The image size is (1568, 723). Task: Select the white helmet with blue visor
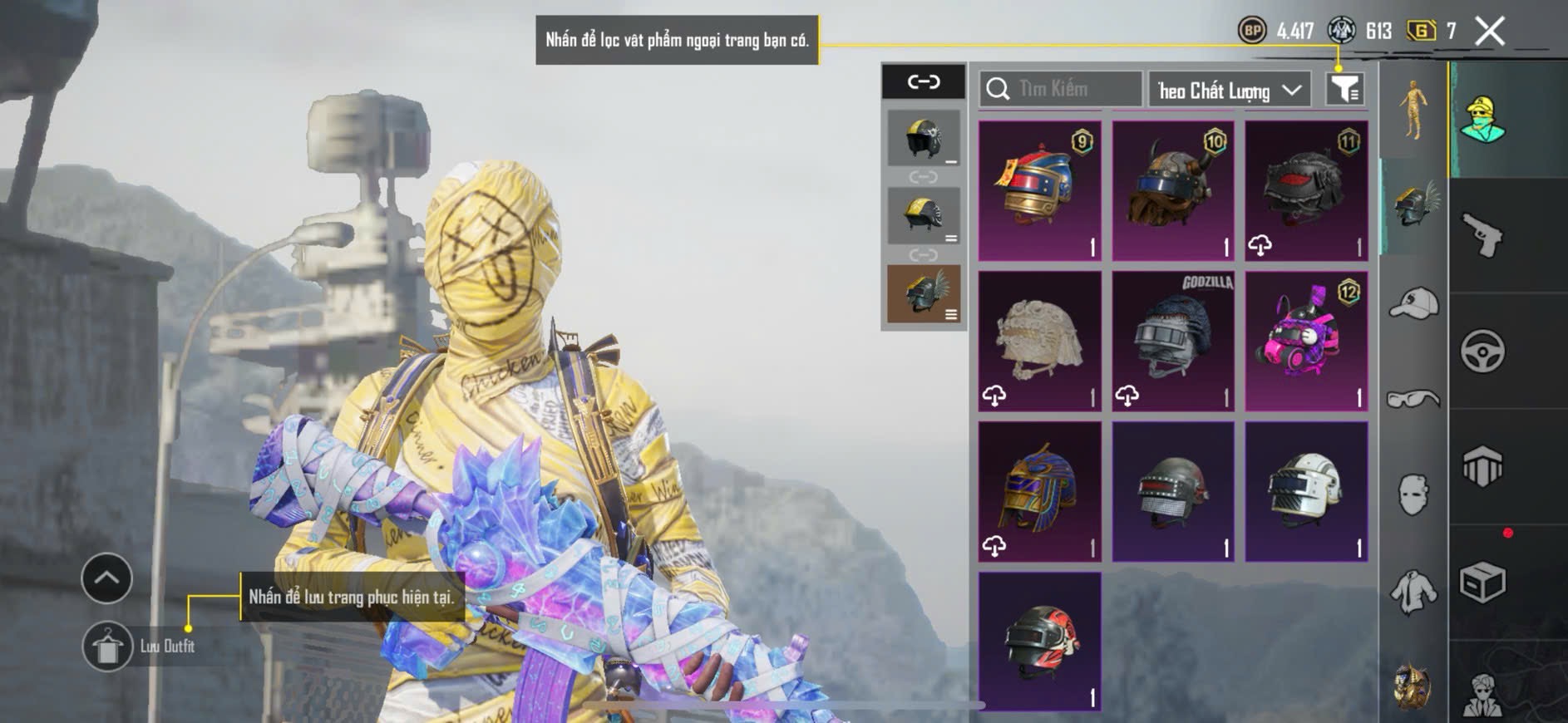(x=1306, y=491)
